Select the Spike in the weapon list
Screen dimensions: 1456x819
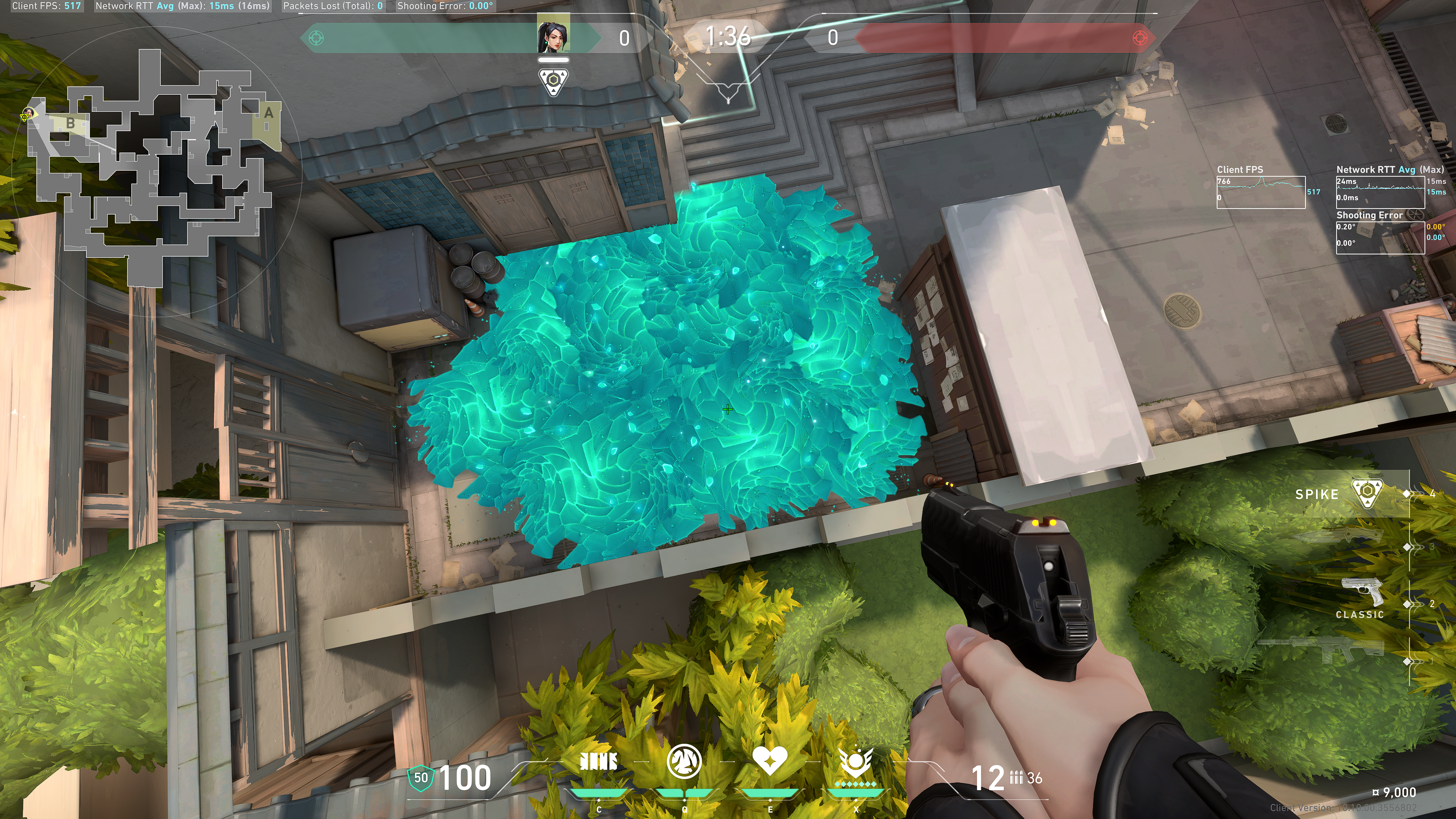coord(1366,493)
